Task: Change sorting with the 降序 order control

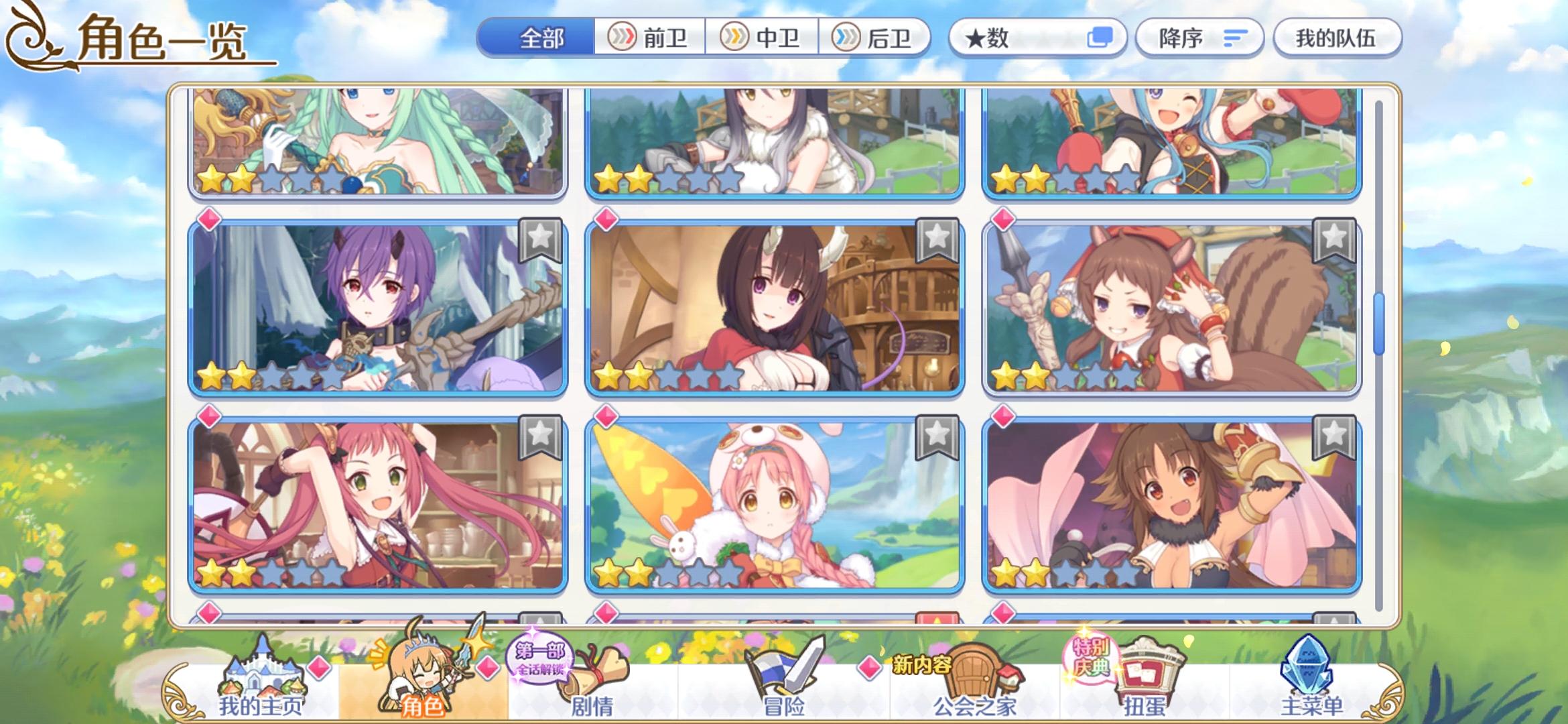Action: coord(1199,38)
